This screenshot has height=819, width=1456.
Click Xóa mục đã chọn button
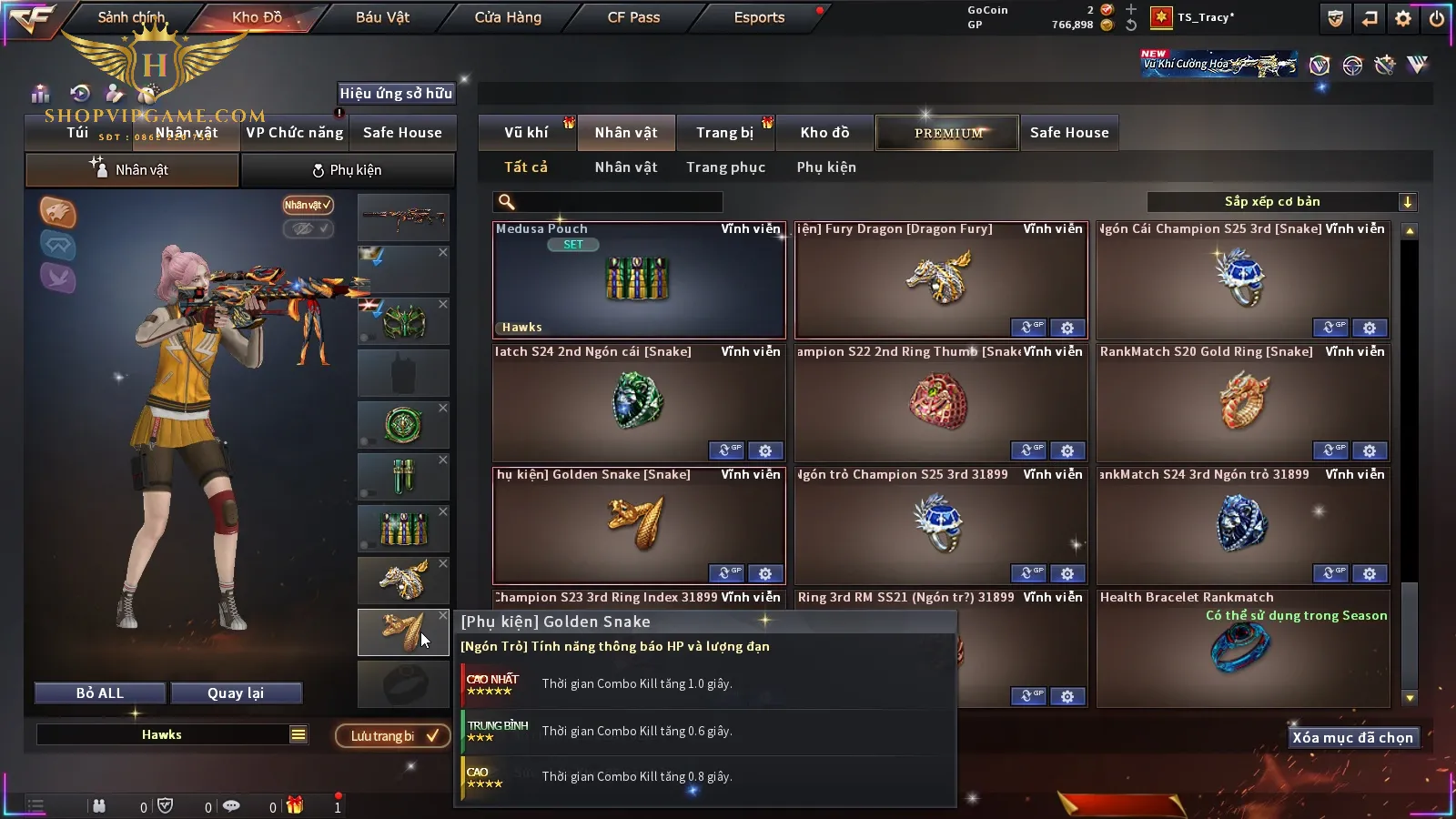(x=1352, y=738)
